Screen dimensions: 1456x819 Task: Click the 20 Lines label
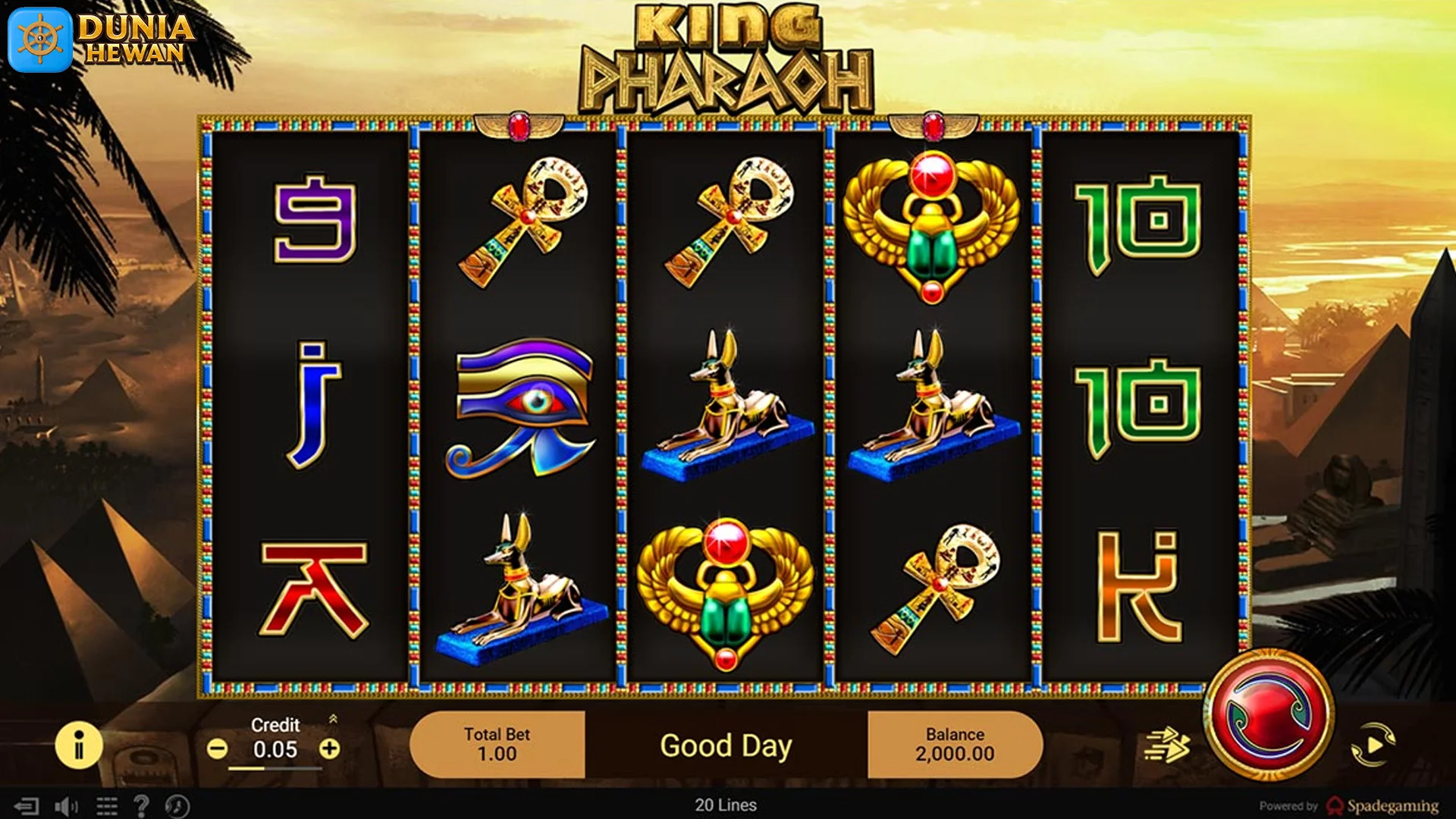pos(727,805)
